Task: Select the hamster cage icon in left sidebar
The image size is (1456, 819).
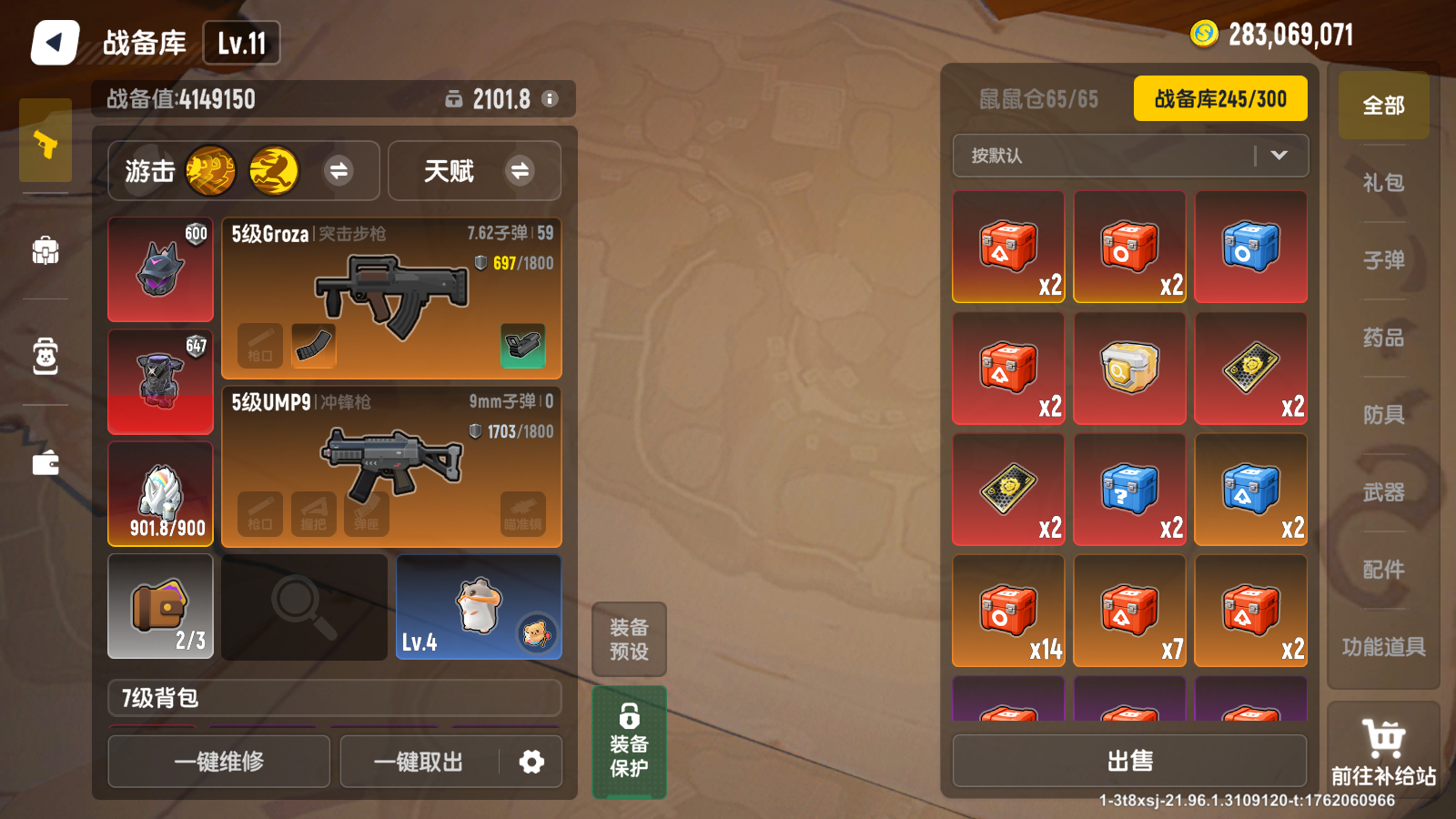Action: [45, 358]
